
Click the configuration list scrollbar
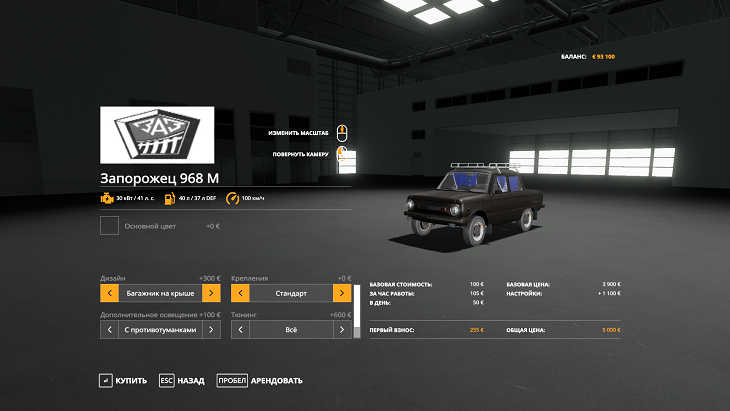pyautogui.click(x=356, y=305)
